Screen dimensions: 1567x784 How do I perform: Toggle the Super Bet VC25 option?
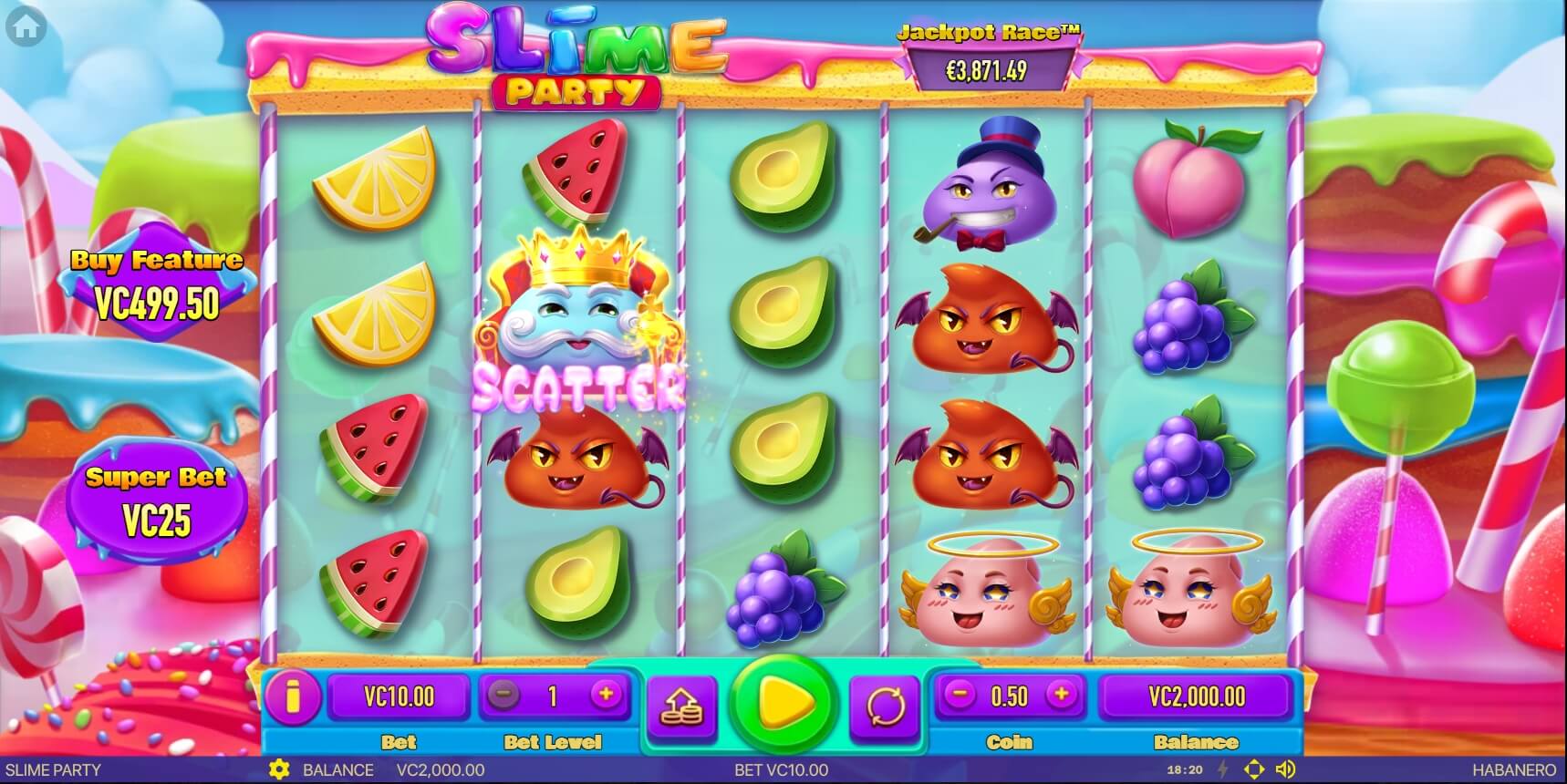(x=157, y=501)
